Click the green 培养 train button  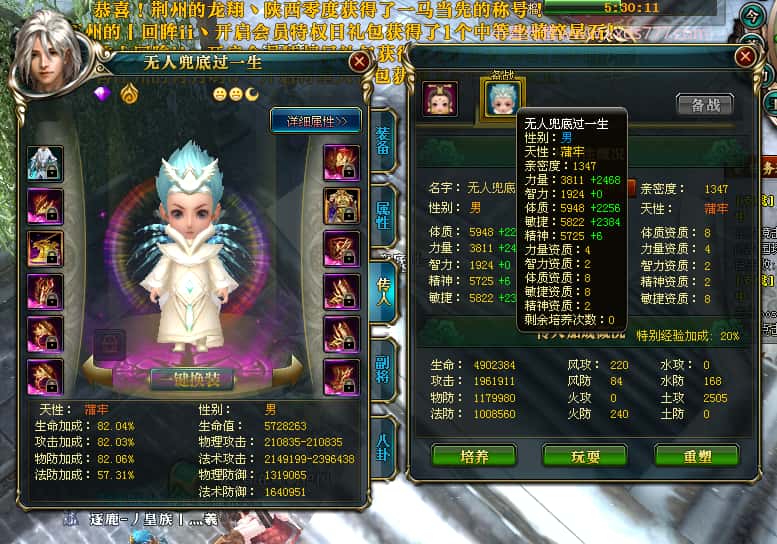click(473, 455)
